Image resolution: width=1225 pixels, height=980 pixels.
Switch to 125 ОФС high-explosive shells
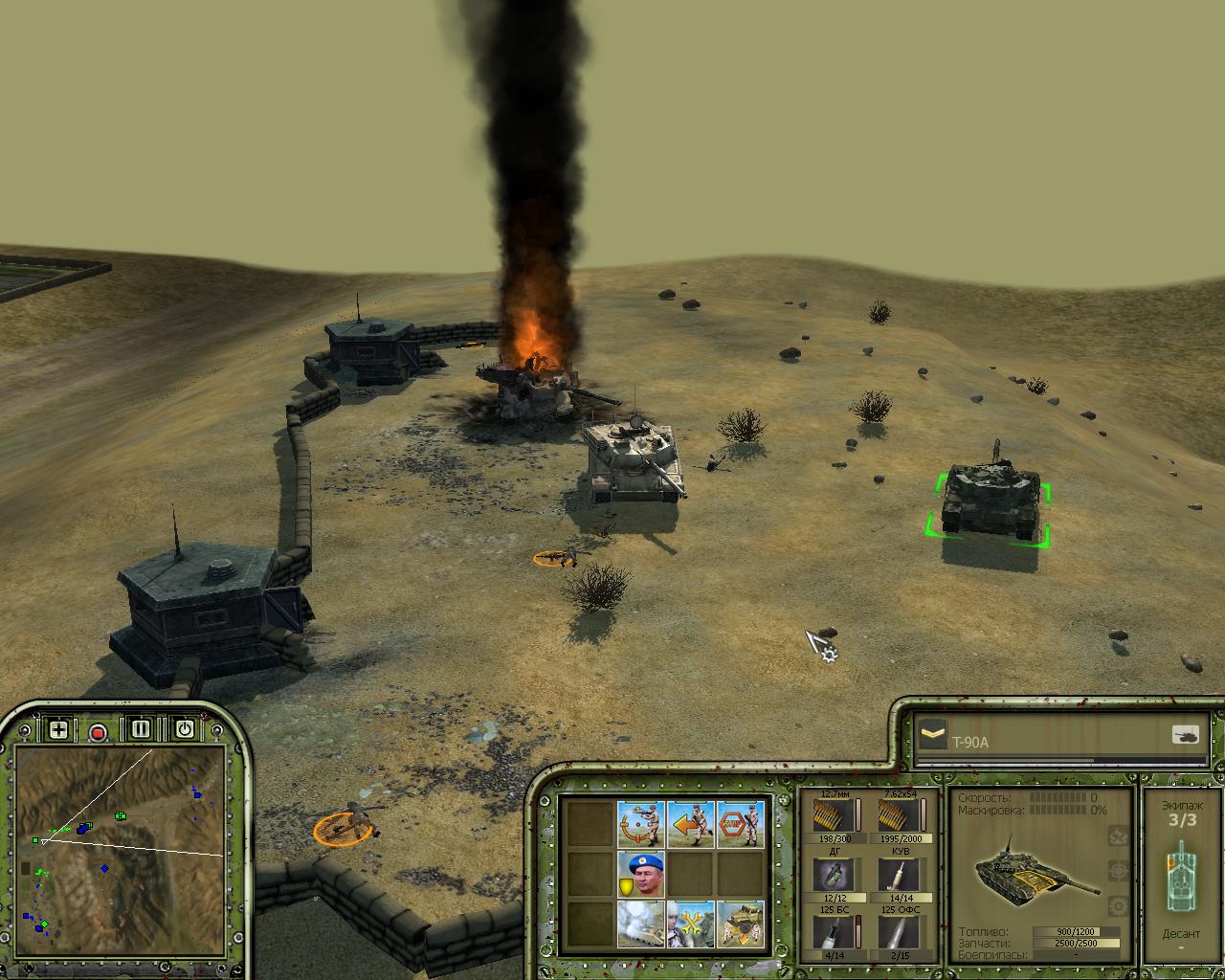pyautogui.click(x=901, y=932)
